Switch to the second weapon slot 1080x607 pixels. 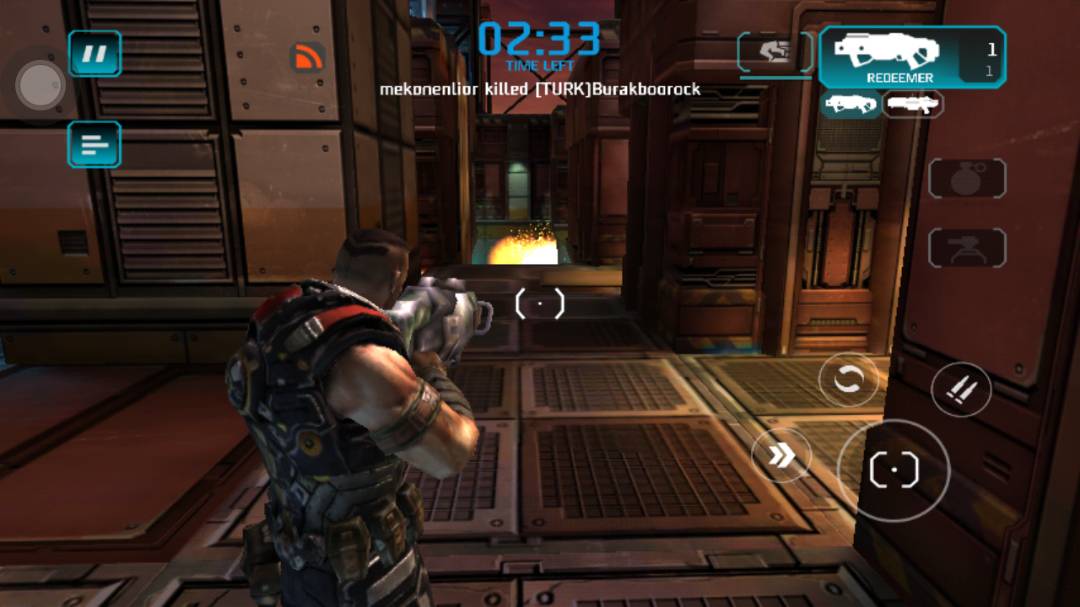pyautogui.click(x=912, y=104)
